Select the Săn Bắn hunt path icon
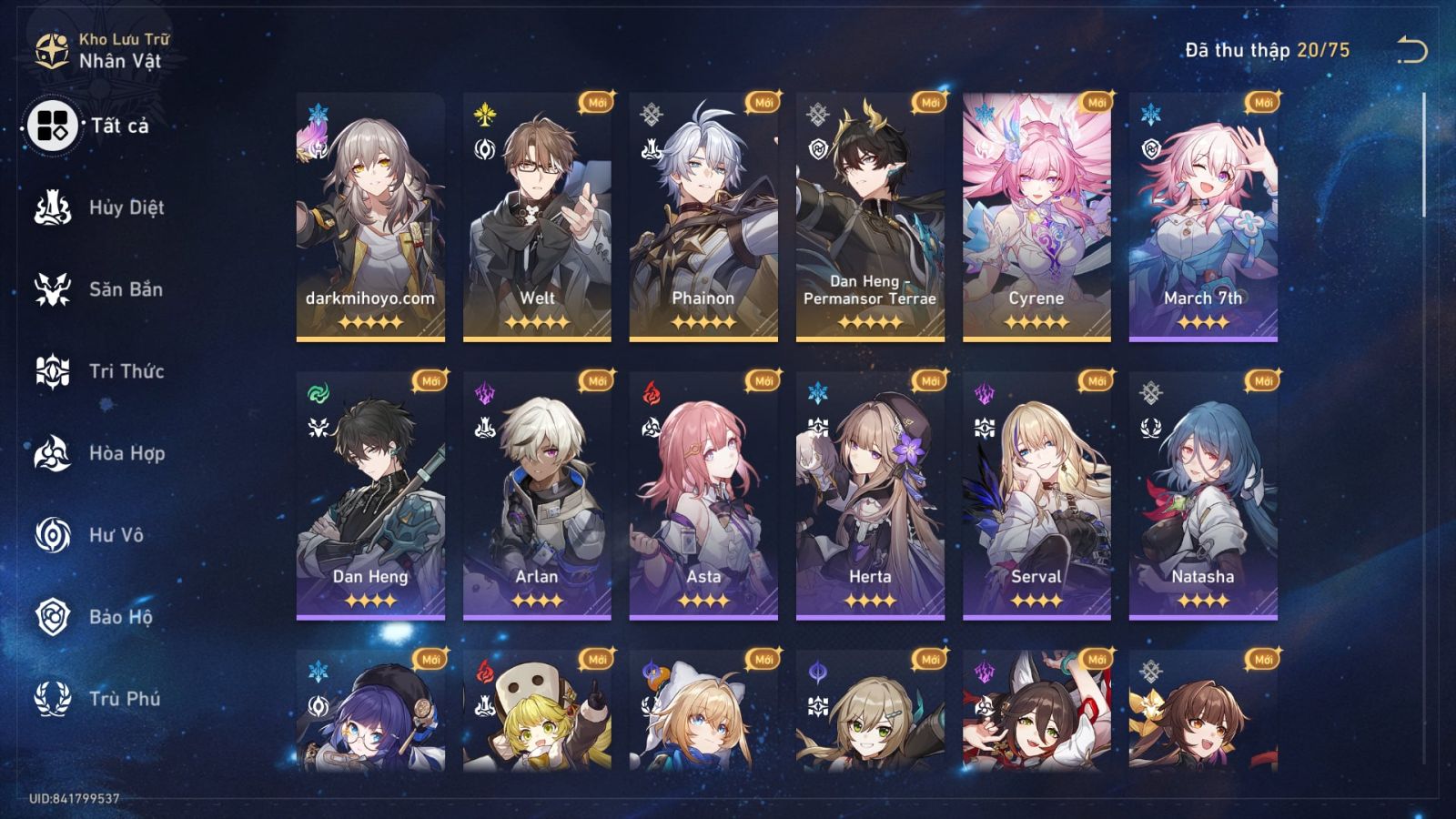 click(x=52, y=289)
